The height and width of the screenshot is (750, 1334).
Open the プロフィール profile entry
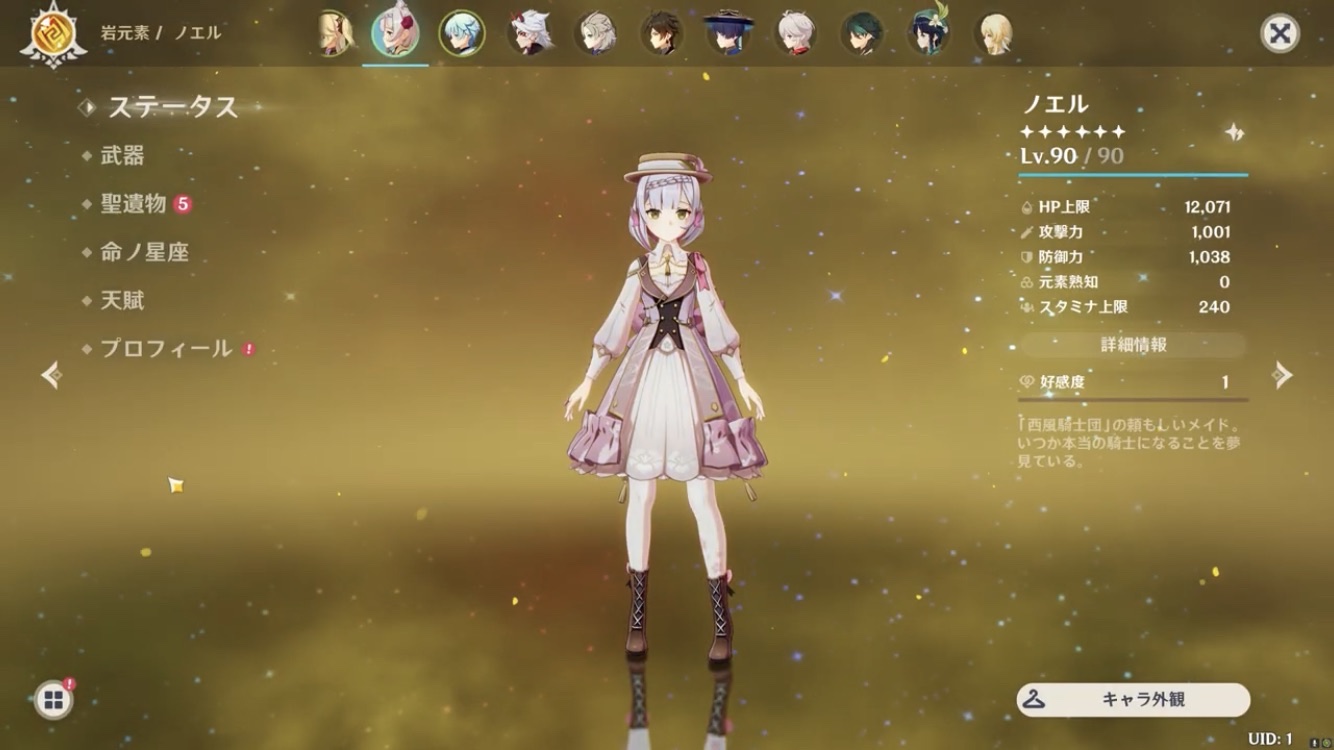[166, 349]
